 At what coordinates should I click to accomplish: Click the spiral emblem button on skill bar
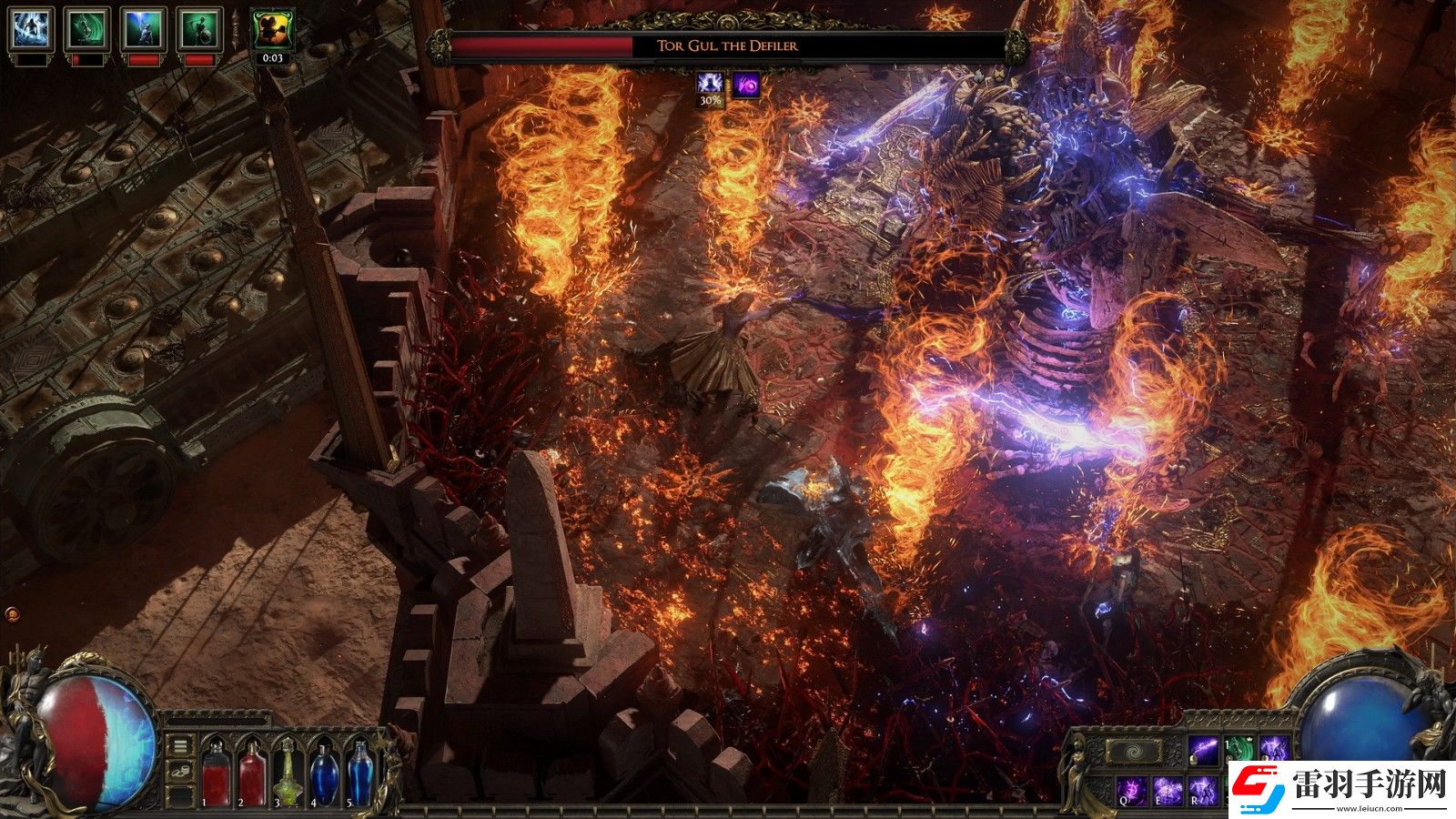(1133, 752)
